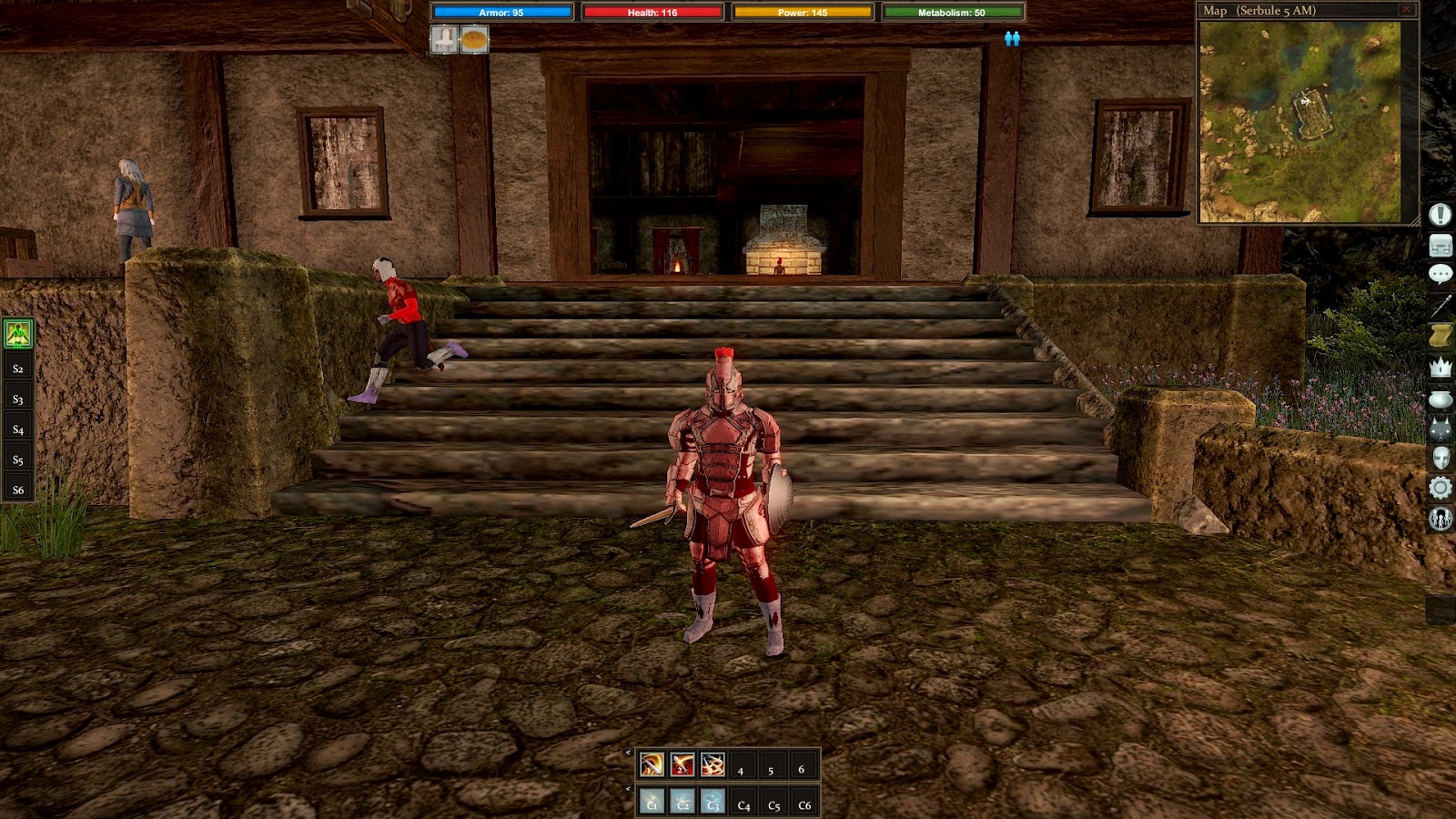Open the mask character icon
Screen dimensions: 1456x819
tap(1440, 458)
